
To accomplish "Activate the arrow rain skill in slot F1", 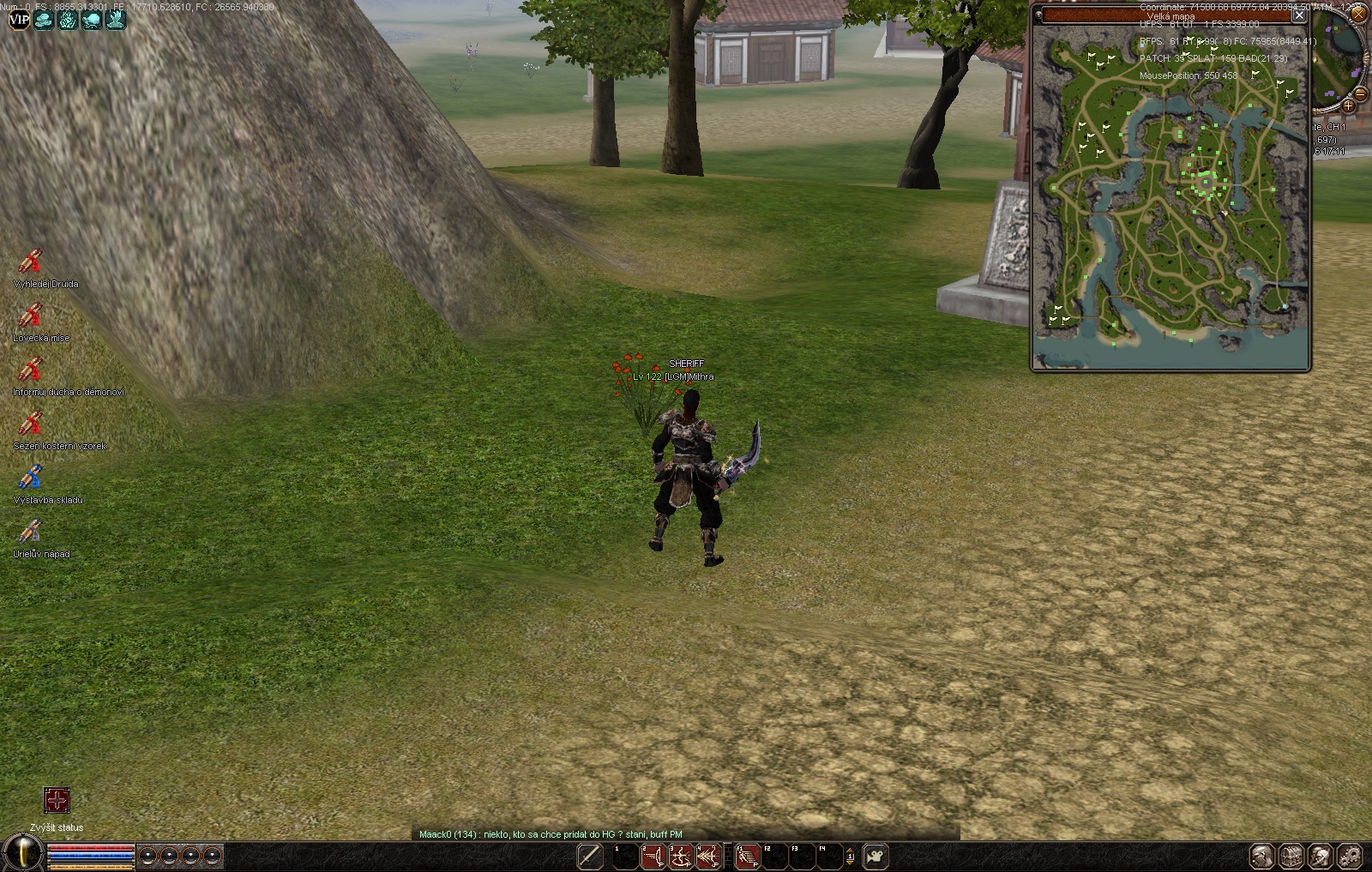I will tap(748, 856).
